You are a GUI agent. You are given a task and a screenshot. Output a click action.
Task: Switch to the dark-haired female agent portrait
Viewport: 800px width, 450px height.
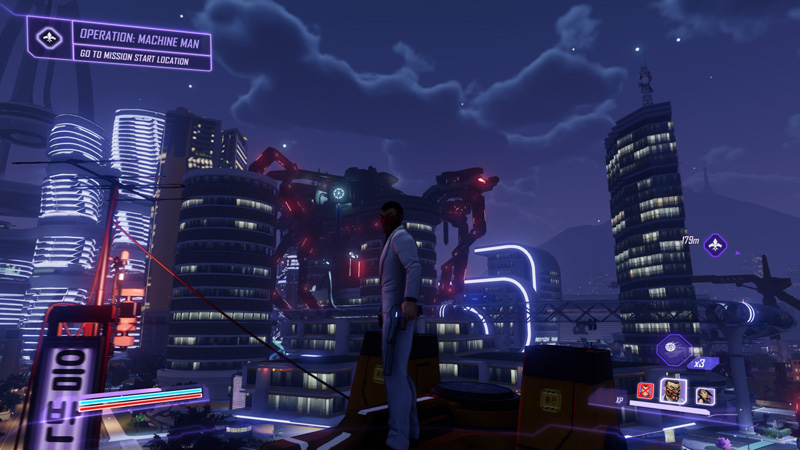tap(704, 396)
